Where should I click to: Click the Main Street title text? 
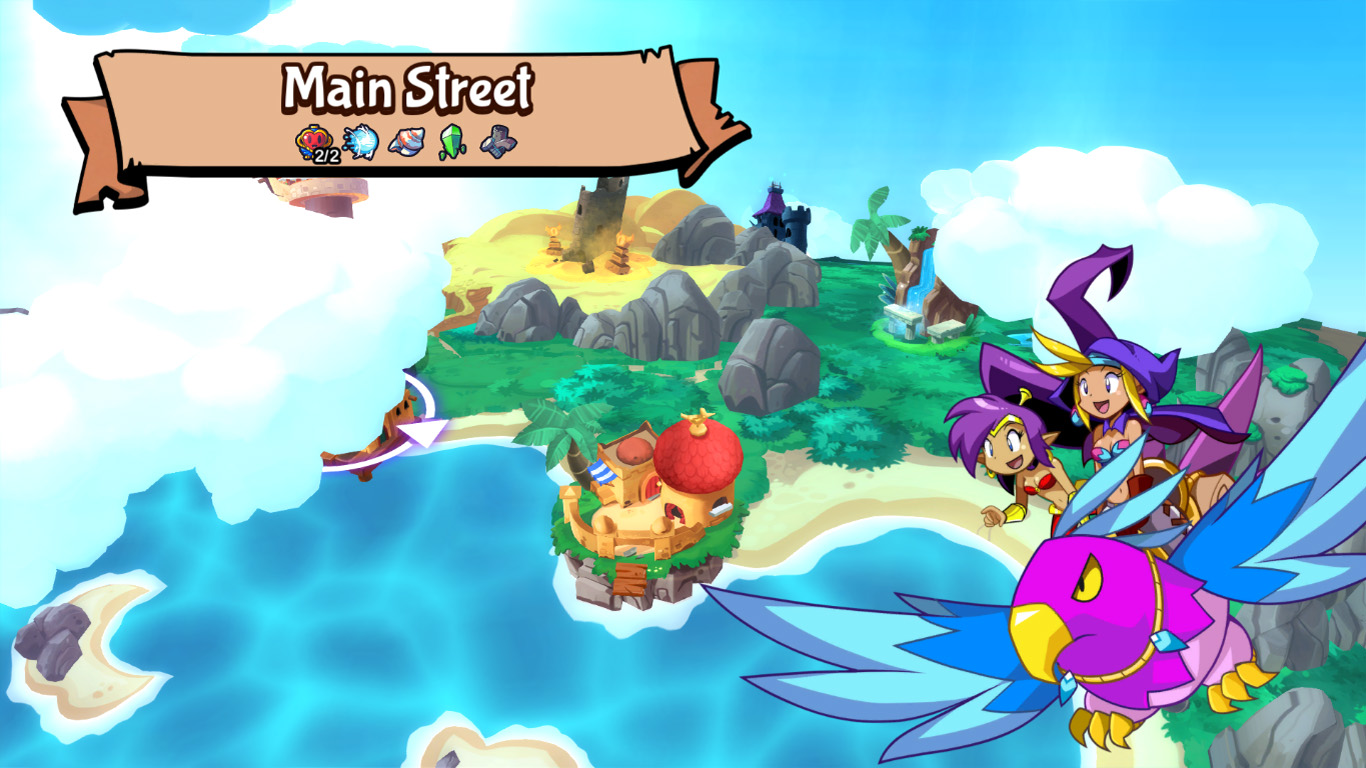tap(408, 85)
